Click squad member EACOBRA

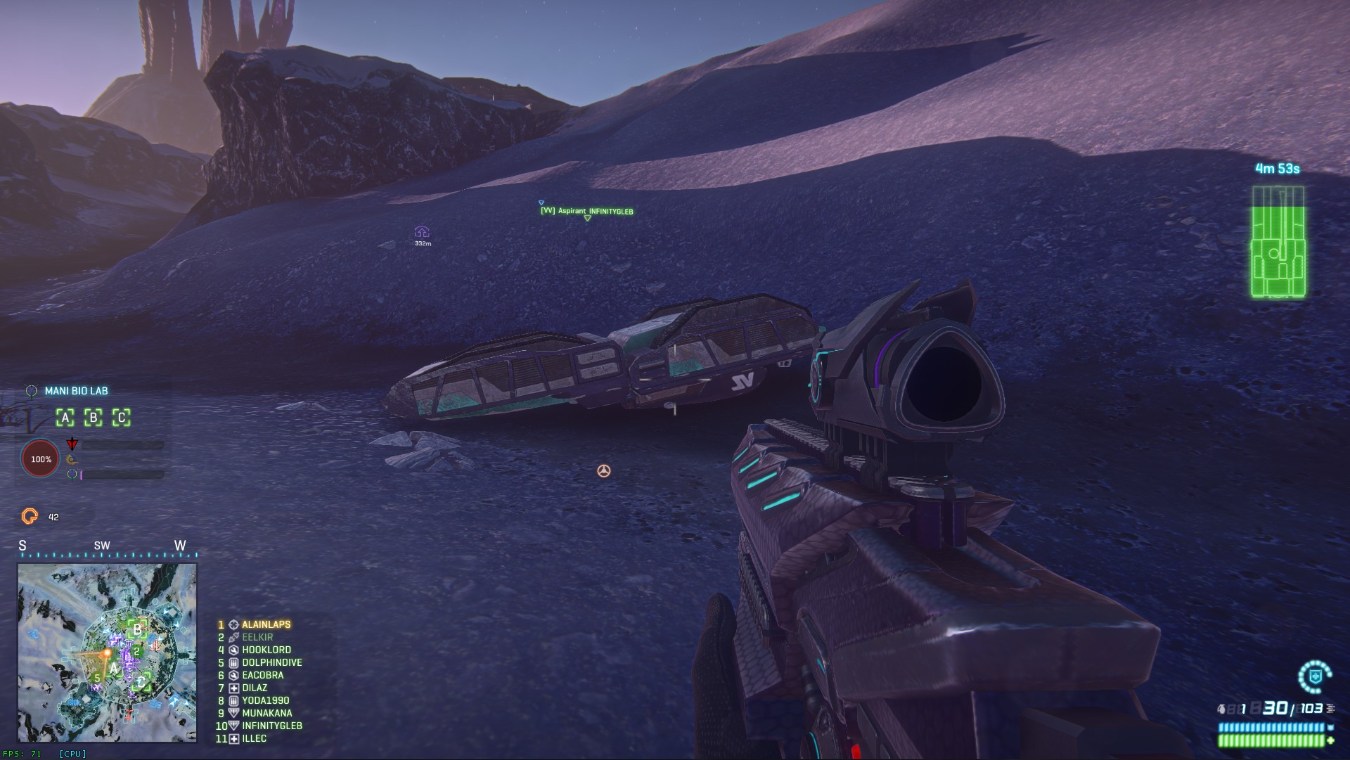pyautogui.click(x=262, y=676)
